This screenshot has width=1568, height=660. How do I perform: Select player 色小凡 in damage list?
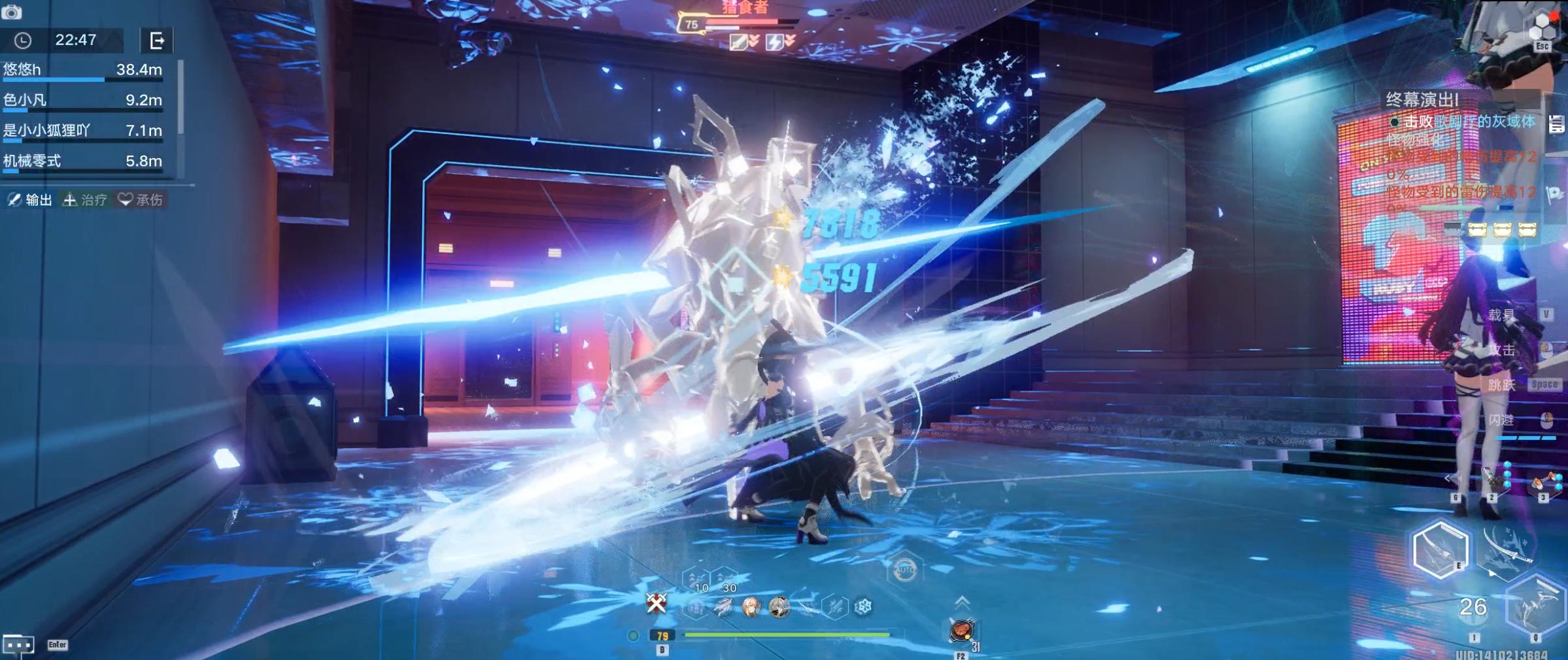82,100
